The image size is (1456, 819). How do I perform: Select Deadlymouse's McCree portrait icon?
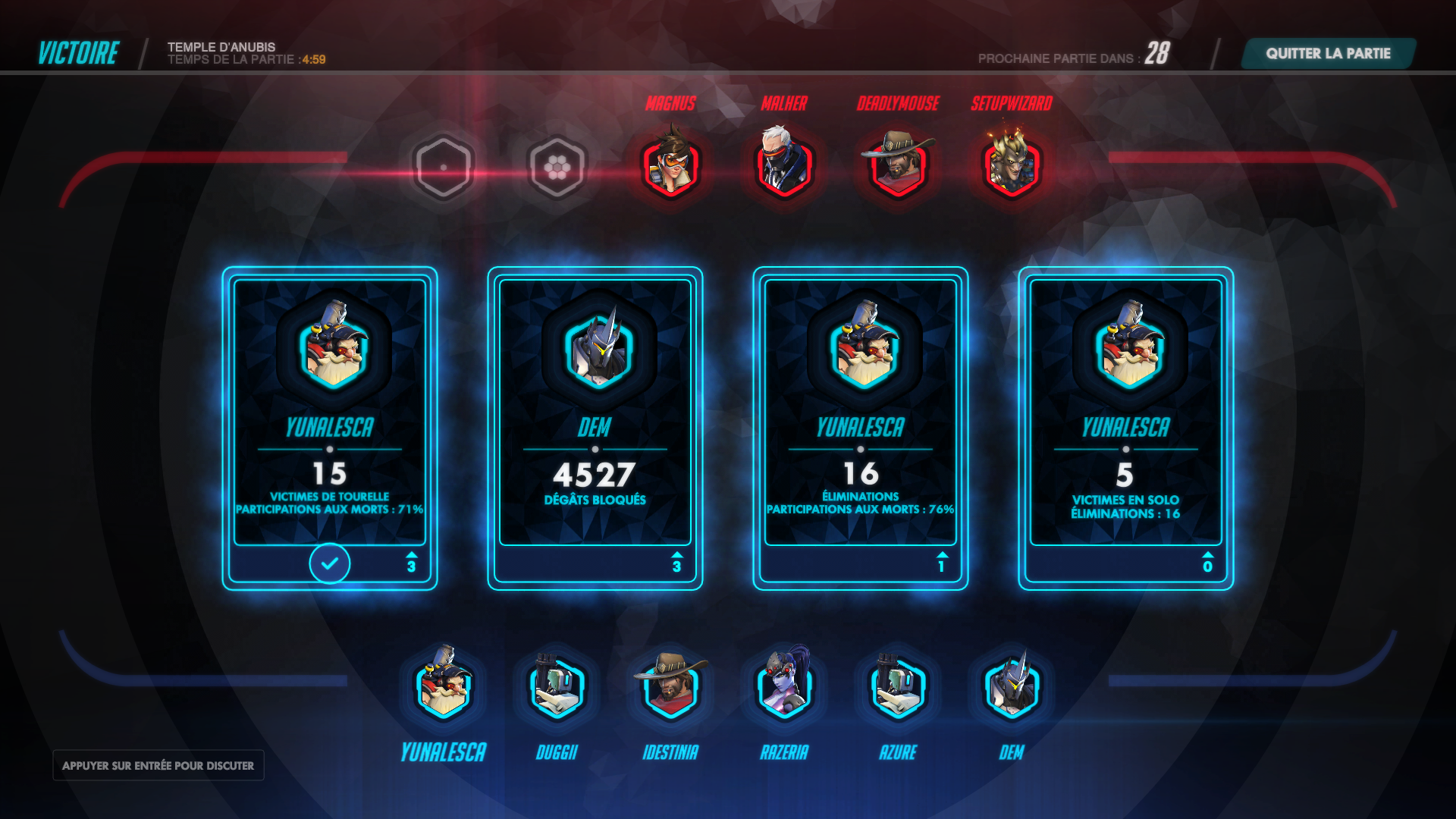coord(899,165)
